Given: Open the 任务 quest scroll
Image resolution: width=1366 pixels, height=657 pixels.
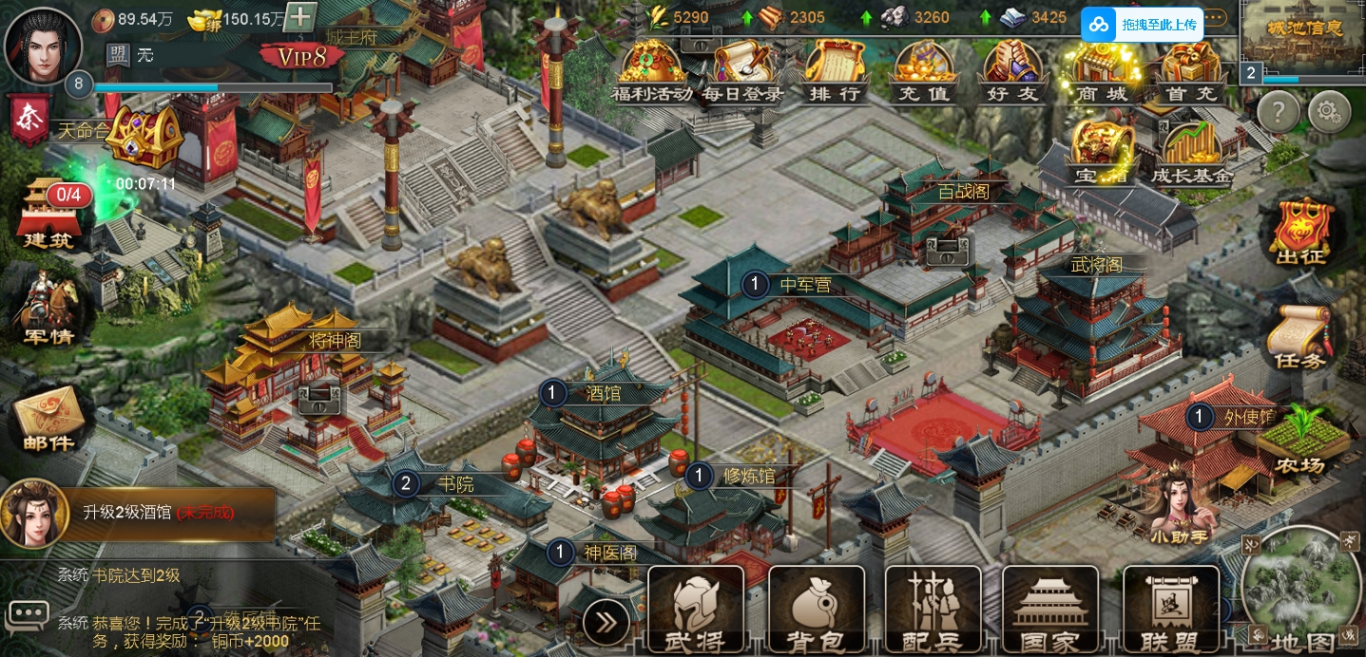Looking at the screenshot, I should [x=1300, y=338].
